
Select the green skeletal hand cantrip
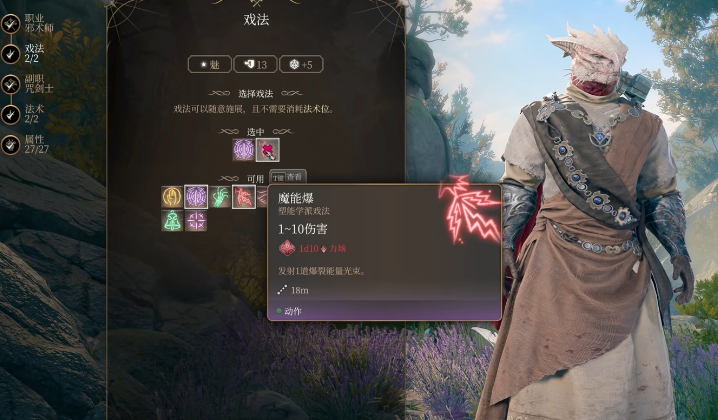(x=220, y=197)
